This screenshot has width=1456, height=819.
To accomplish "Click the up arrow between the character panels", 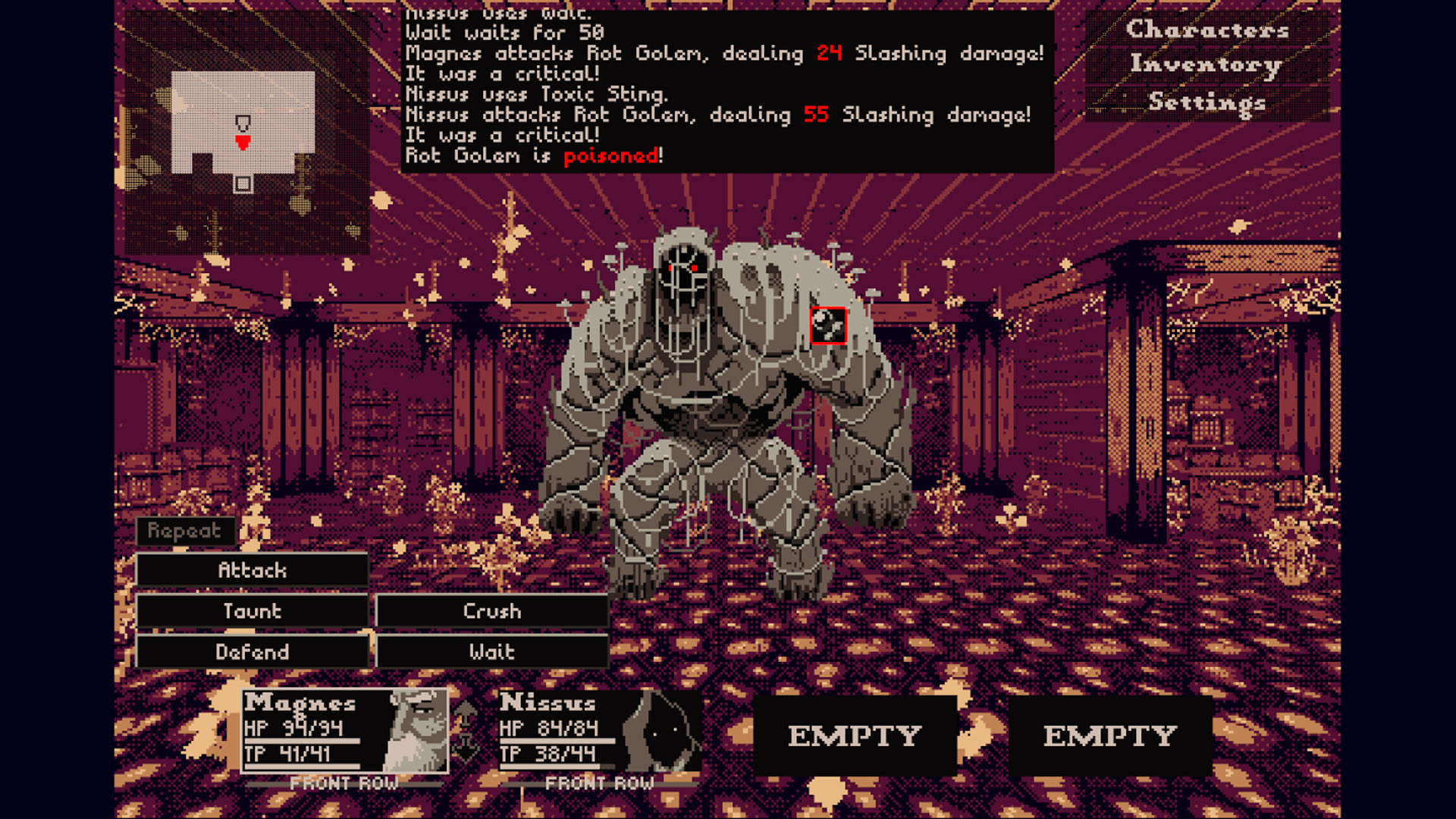I will pos(466,711).
